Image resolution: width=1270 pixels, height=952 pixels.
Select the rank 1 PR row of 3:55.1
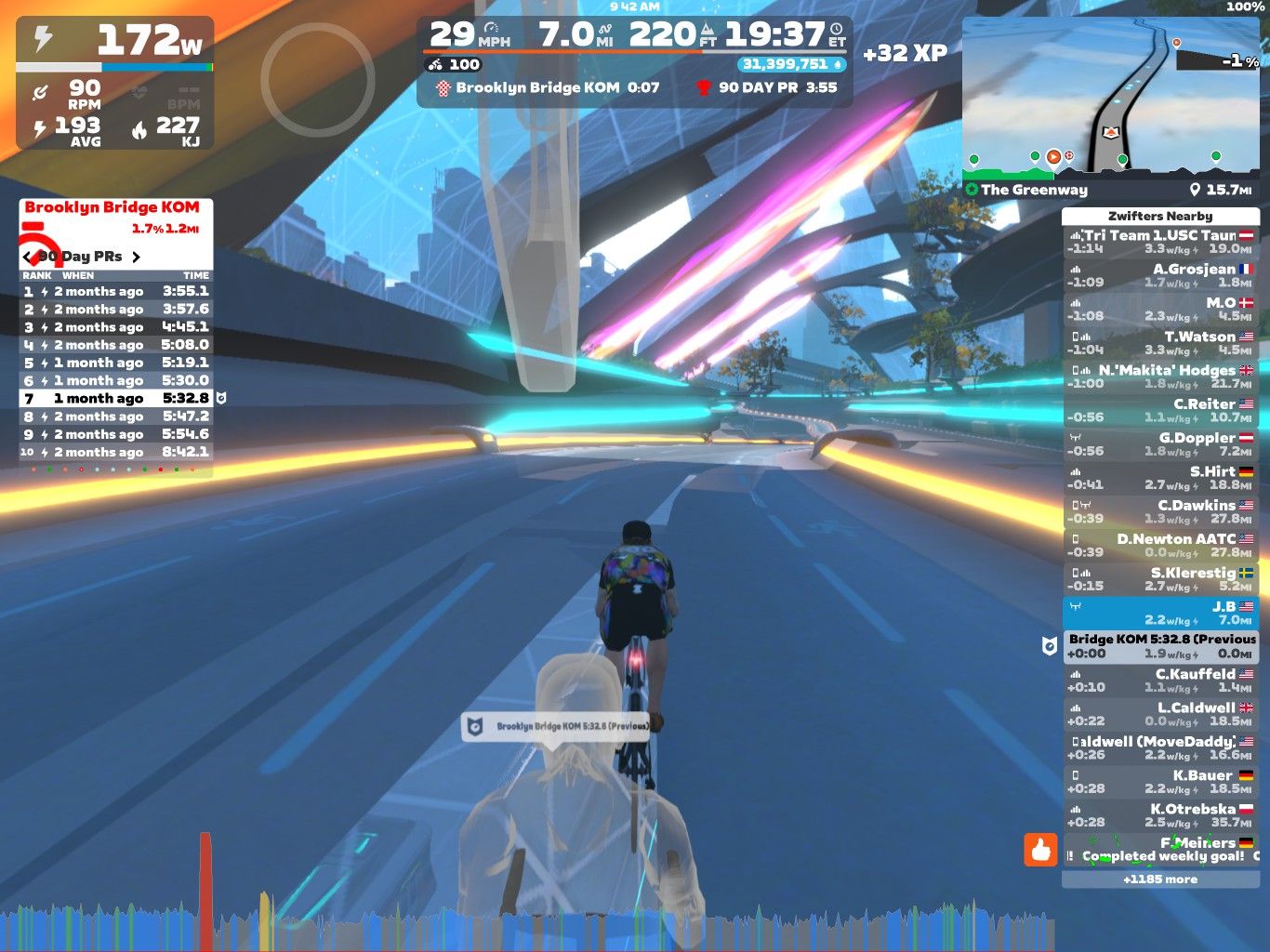click(x=116, y=291)
